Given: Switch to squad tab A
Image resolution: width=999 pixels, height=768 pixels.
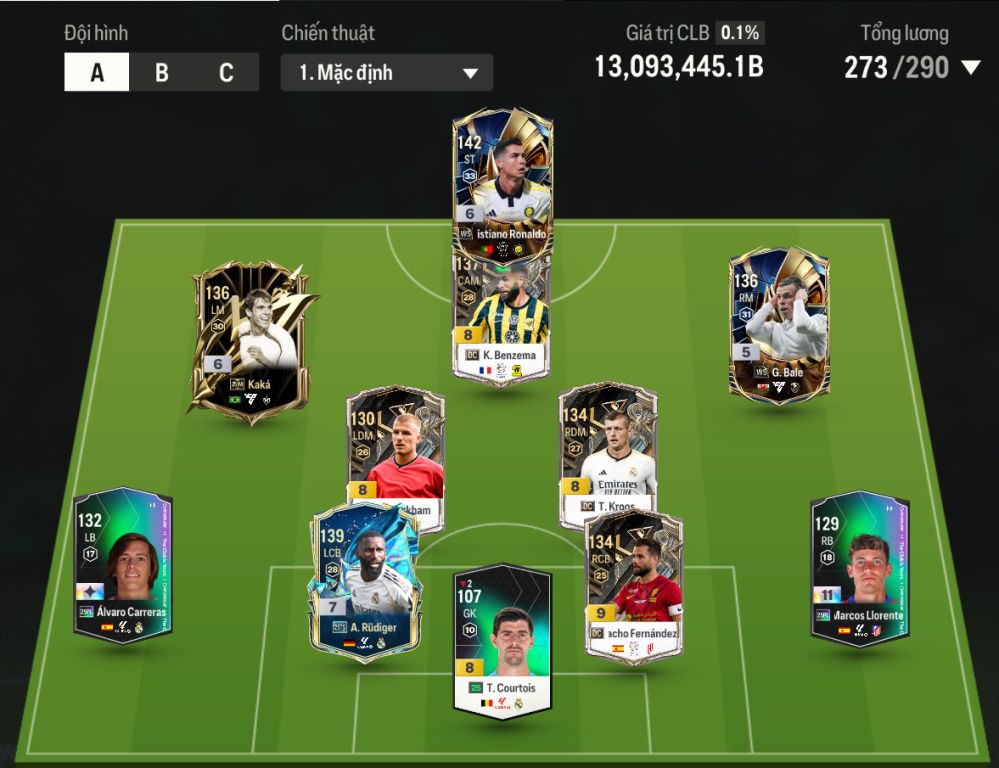Looking at the screenshot, I should (x=97, y=73).
